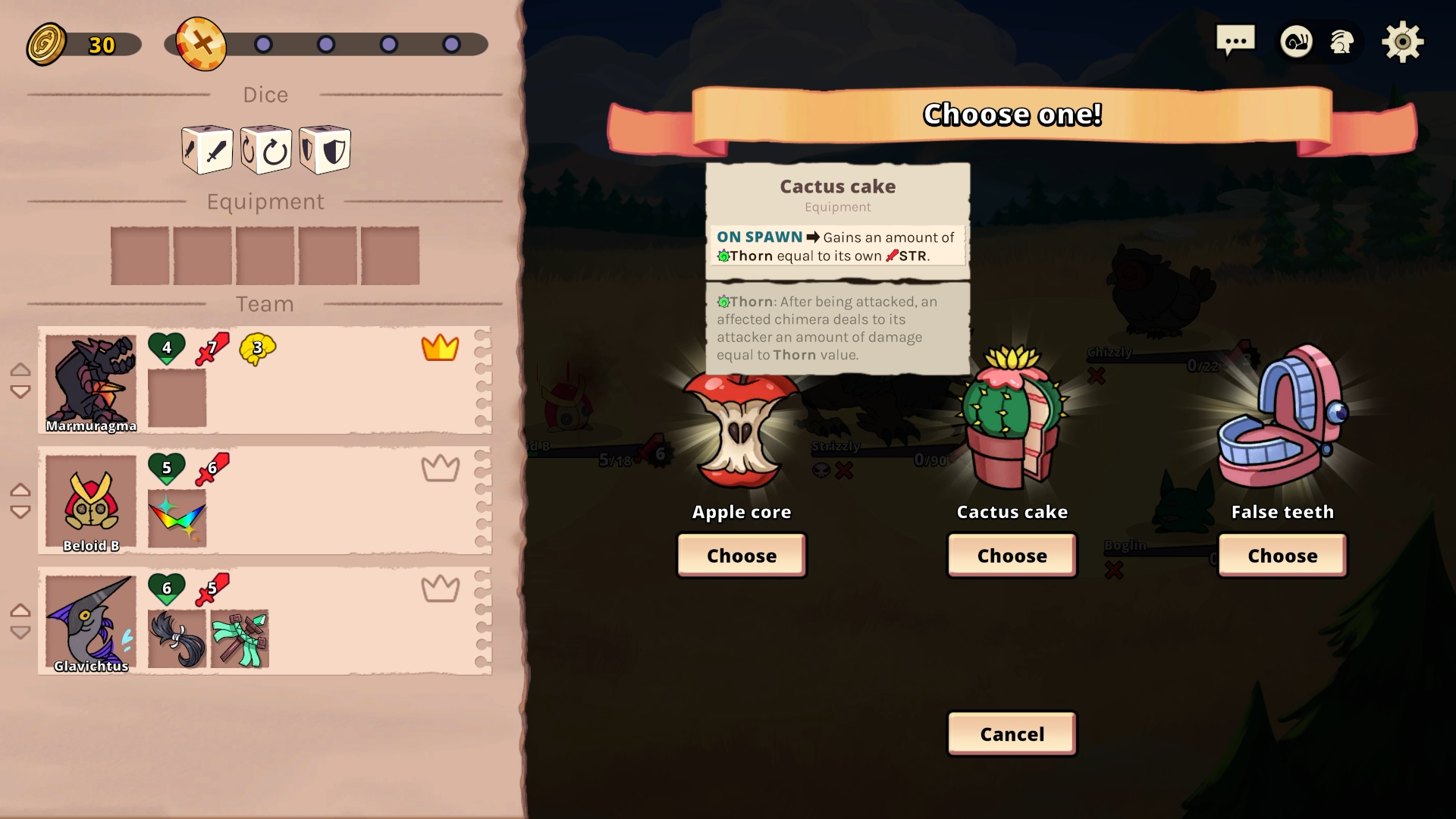Click the False teeth item image
This screenshot has height=819, width=1456.
[1282, 421]
